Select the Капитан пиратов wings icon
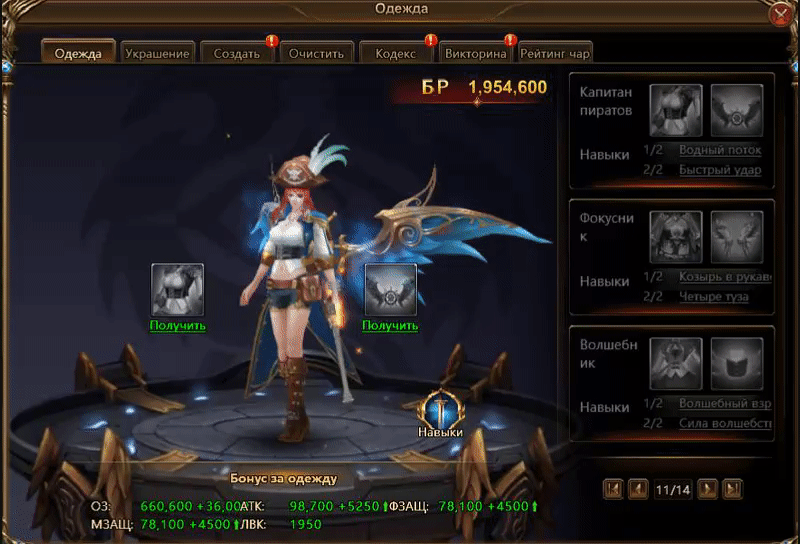Screen dimensions: 800x544 click(737, 110)
